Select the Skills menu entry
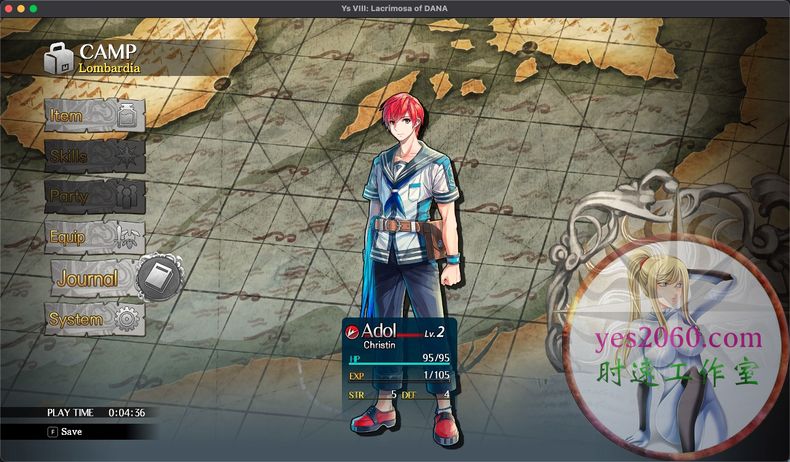Viewport: 790px width, 462px height. [94, 156]
